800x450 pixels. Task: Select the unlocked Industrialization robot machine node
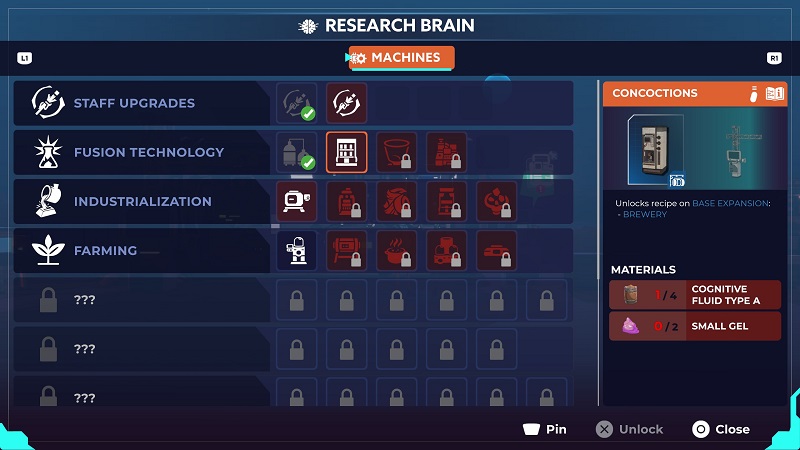(x=296, y=201)
